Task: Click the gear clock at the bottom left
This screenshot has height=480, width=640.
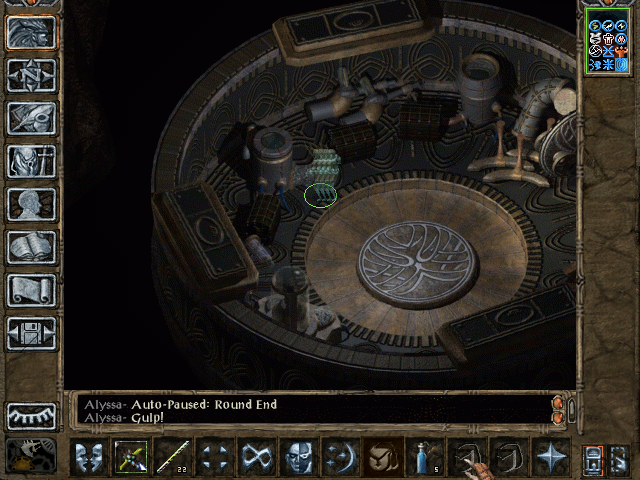Action: (x=31, y=455)
